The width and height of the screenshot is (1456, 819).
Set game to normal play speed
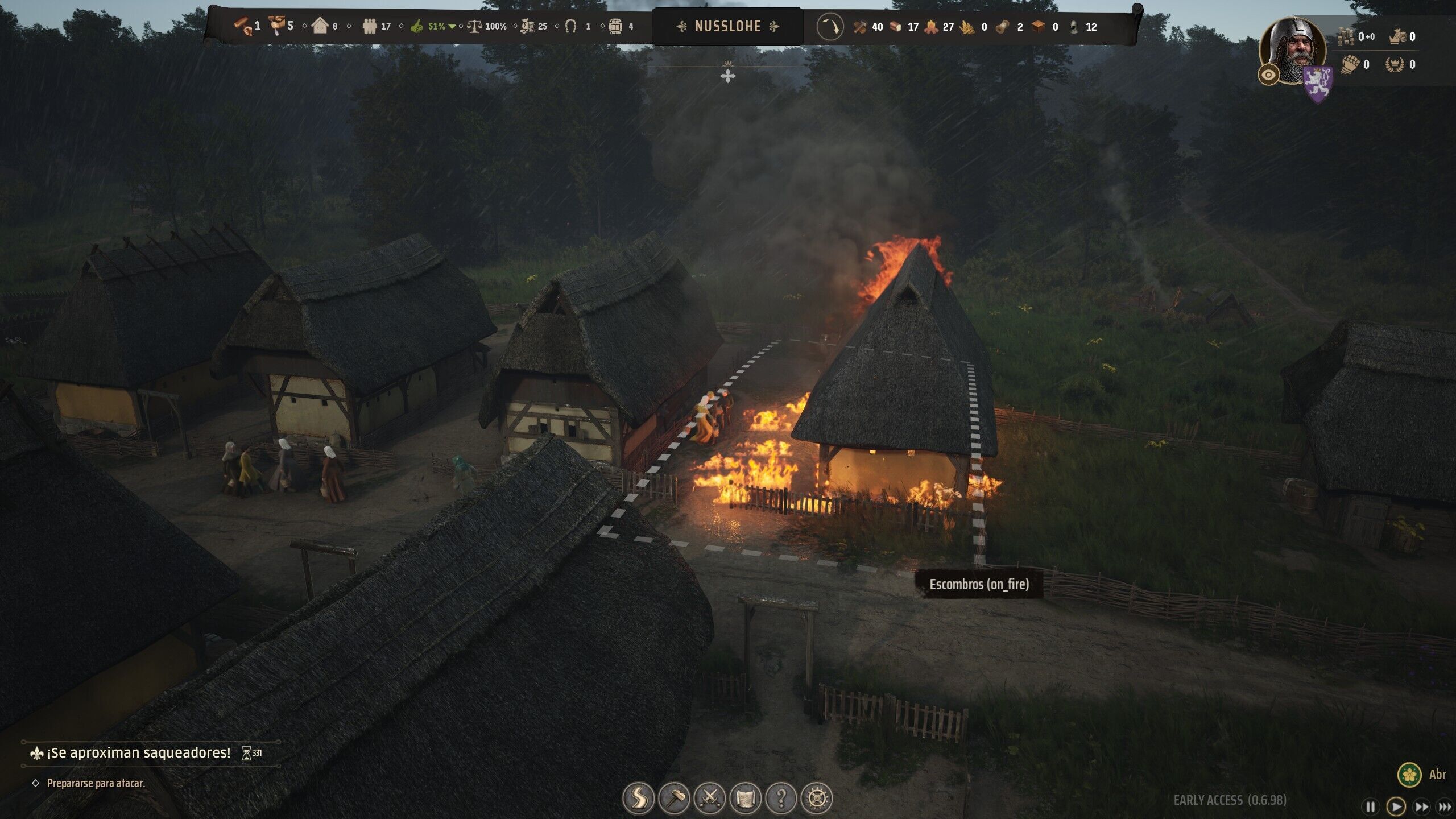pyautogui.click(x=1396, y=806)
